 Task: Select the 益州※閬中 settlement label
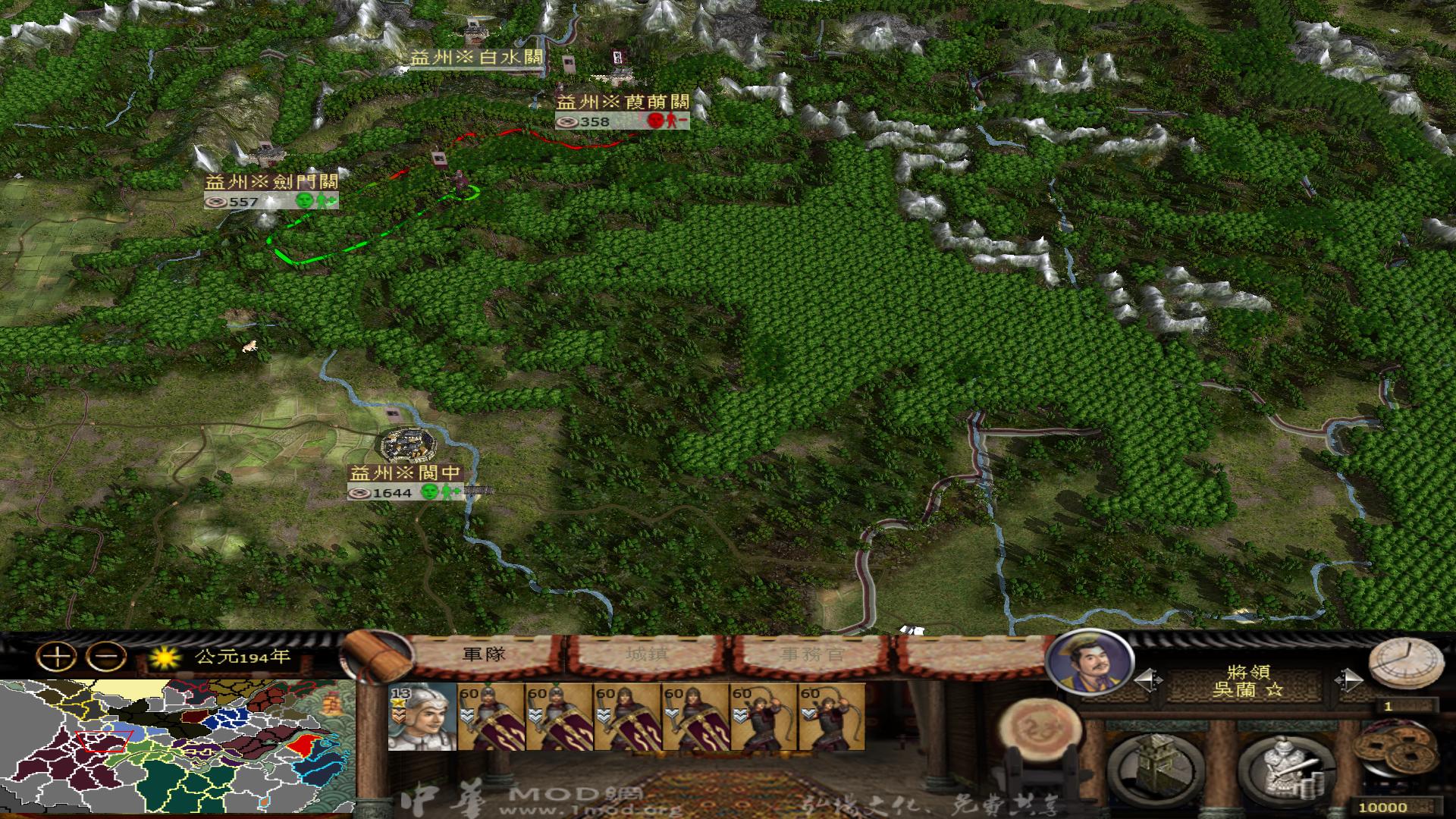click(x=405, y=473)
